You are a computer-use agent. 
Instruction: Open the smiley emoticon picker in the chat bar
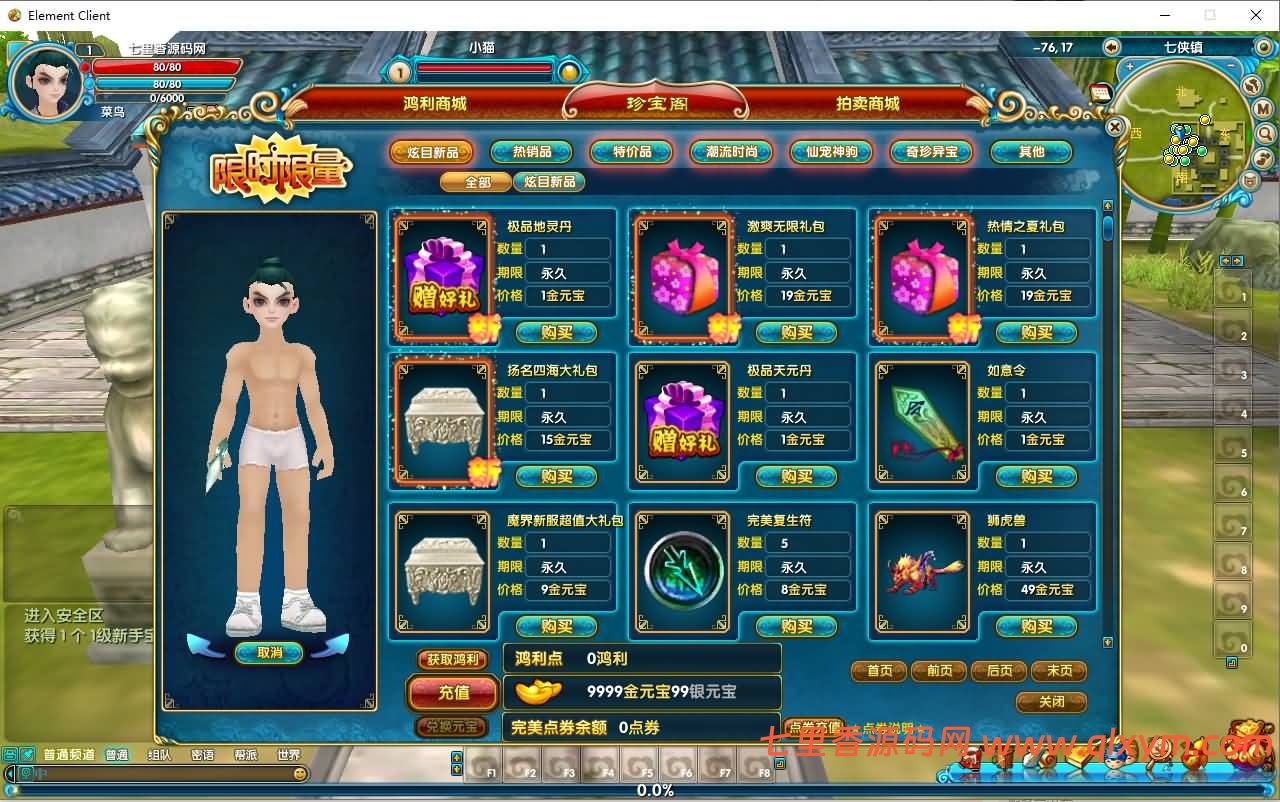300,774
